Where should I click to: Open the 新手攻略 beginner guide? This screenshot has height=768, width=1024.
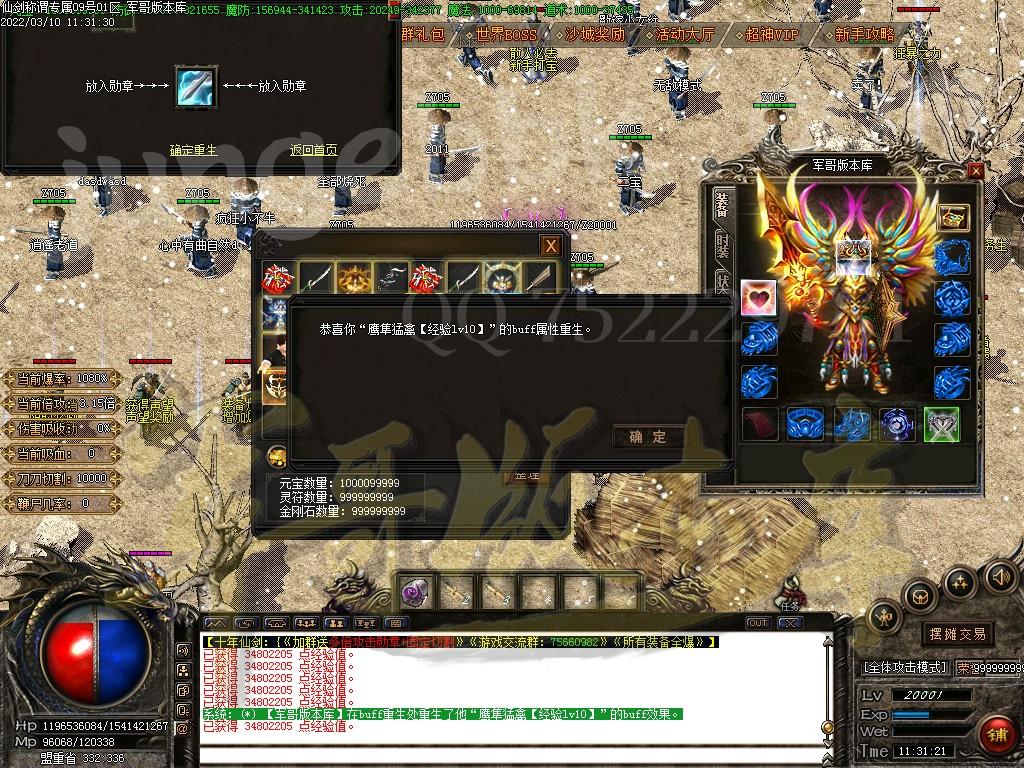coord(865,34)
